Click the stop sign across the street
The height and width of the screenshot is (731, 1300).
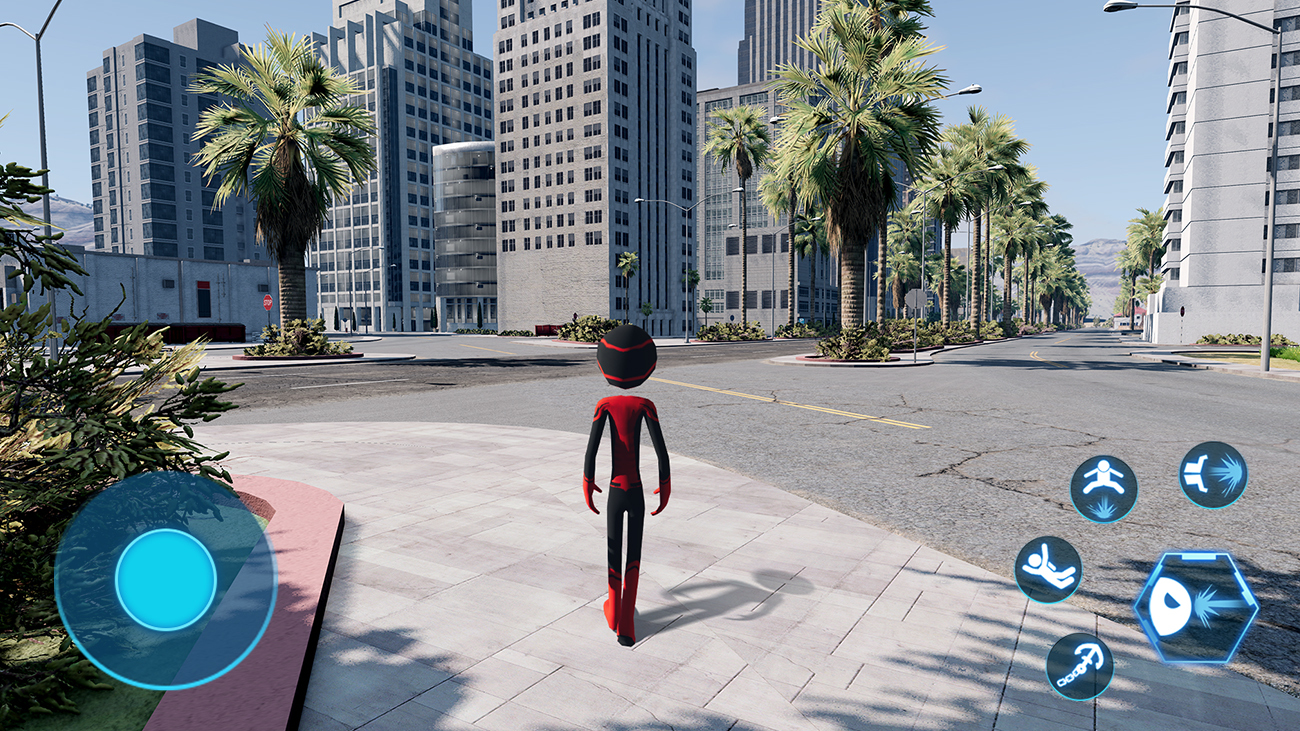(x=268, y=302)
